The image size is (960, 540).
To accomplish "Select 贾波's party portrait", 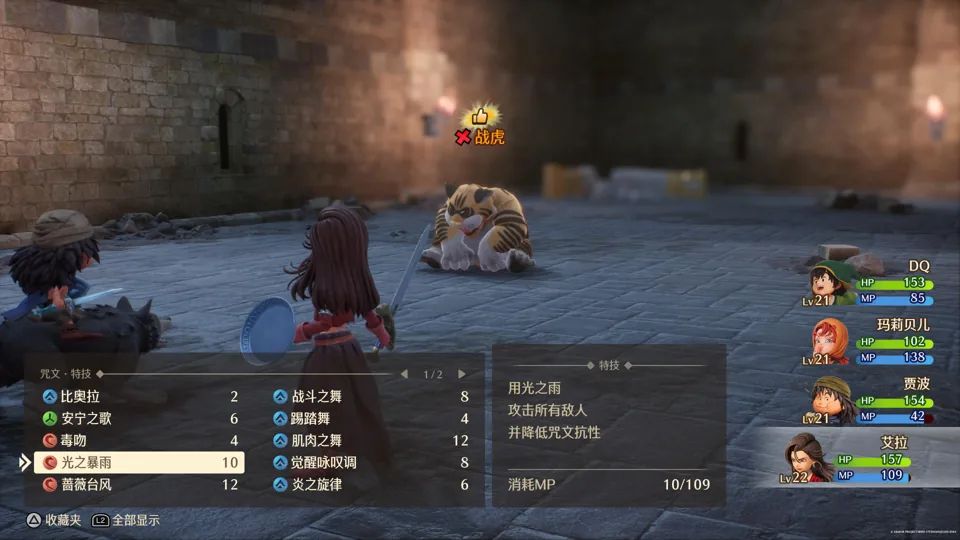I will pos(831,400).
